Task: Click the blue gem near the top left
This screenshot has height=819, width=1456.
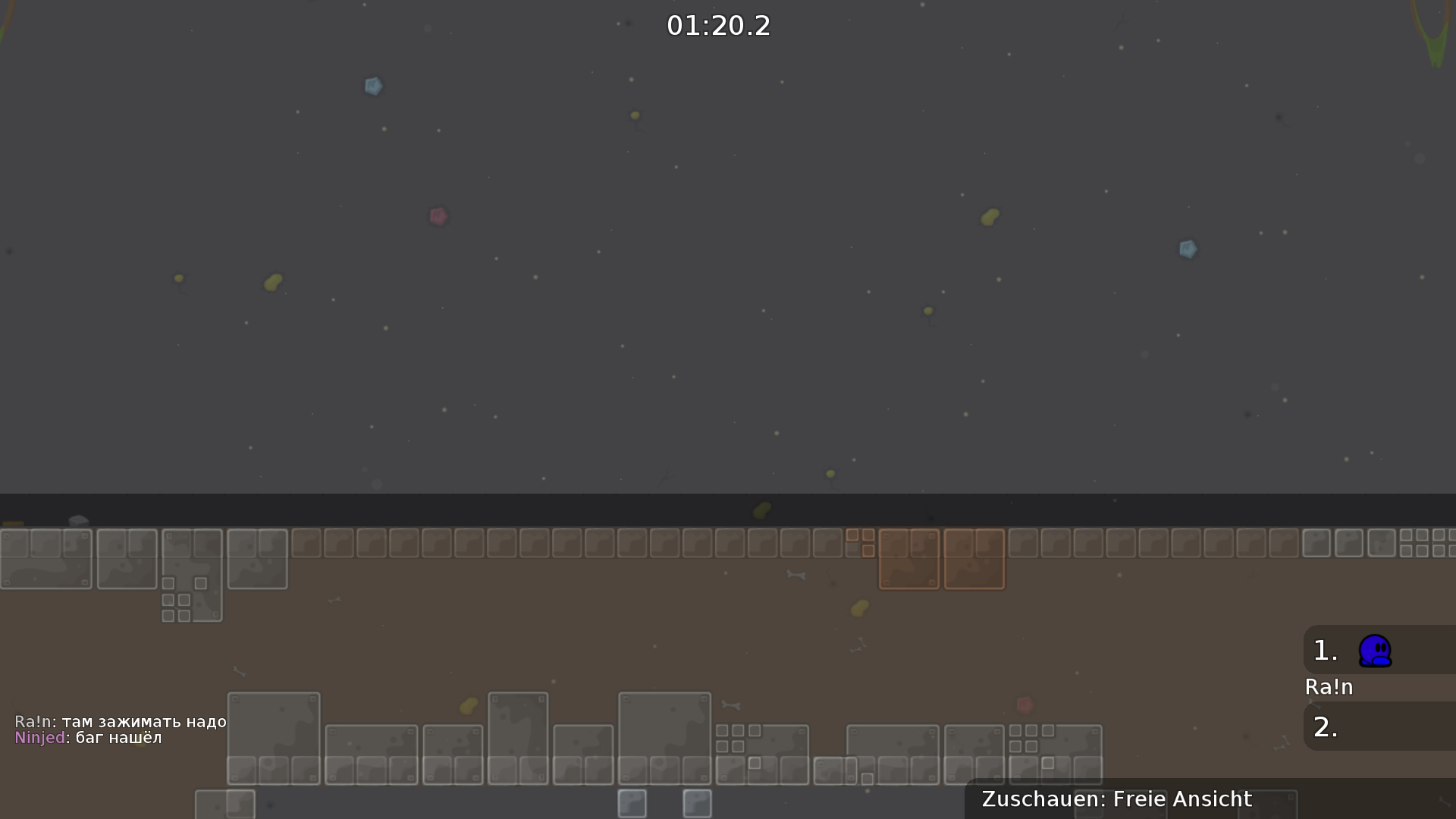Action: (372, 86)
